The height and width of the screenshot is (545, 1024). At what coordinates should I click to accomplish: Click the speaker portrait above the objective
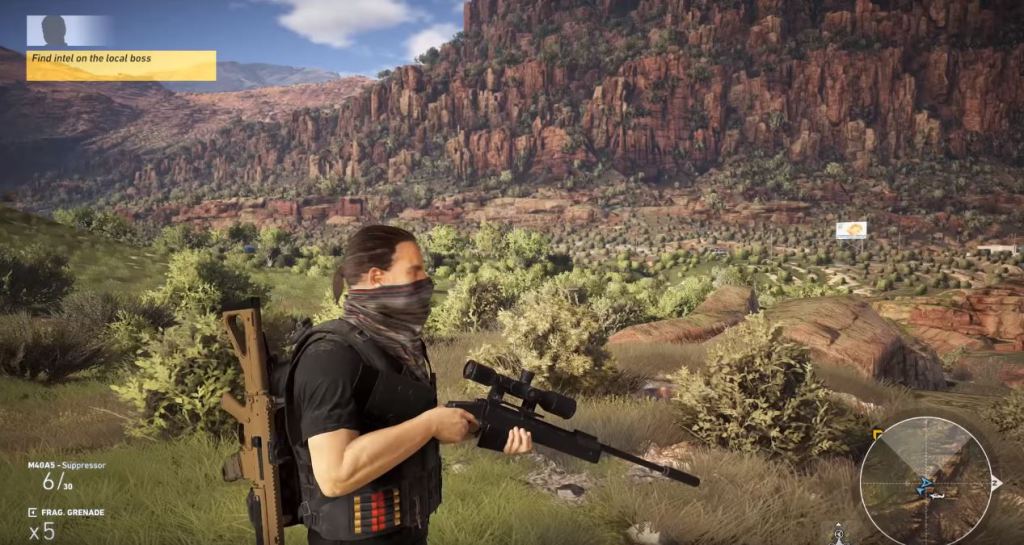click(55, 31)
